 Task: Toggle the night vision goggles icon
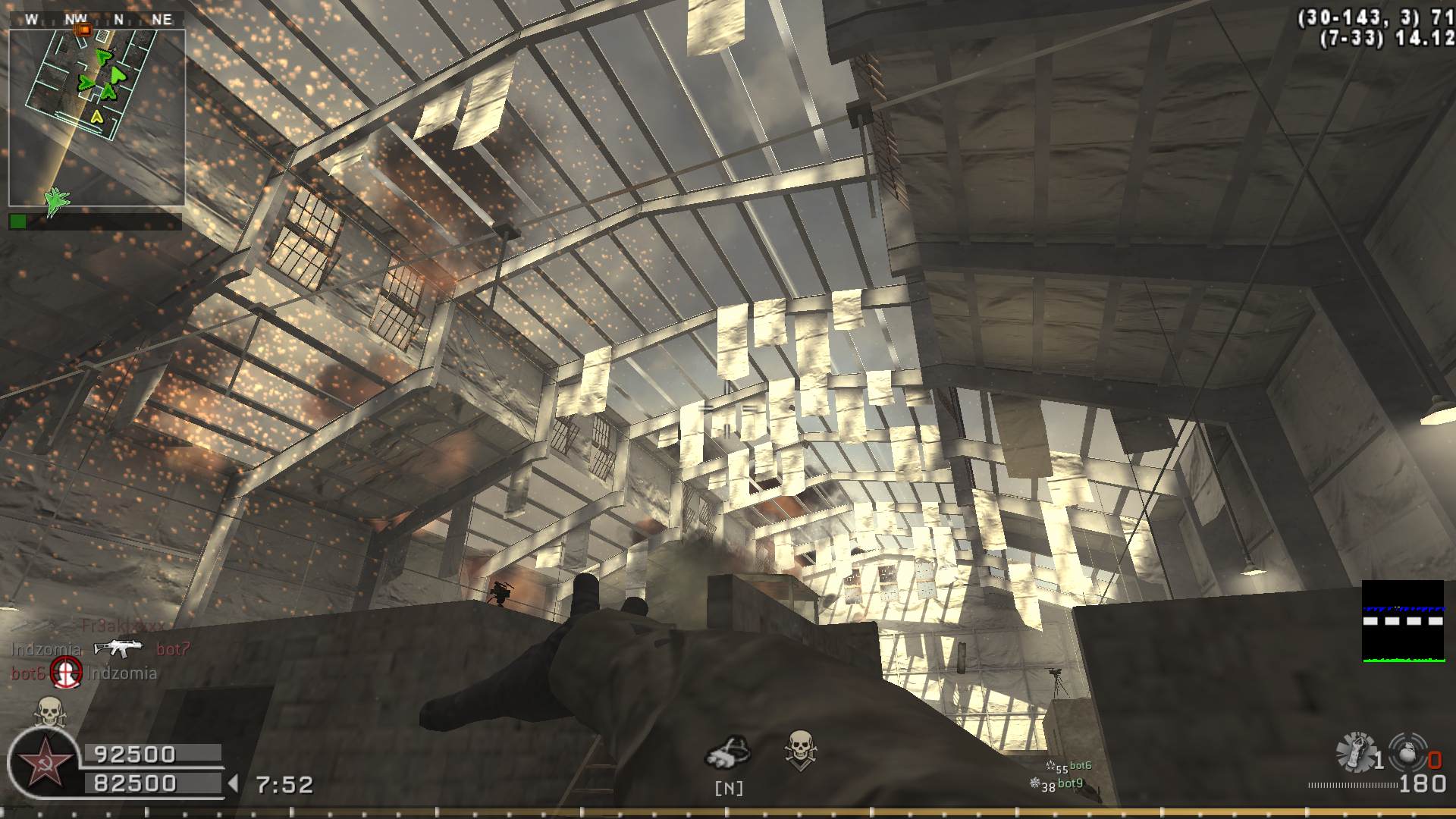coord(728,750)
